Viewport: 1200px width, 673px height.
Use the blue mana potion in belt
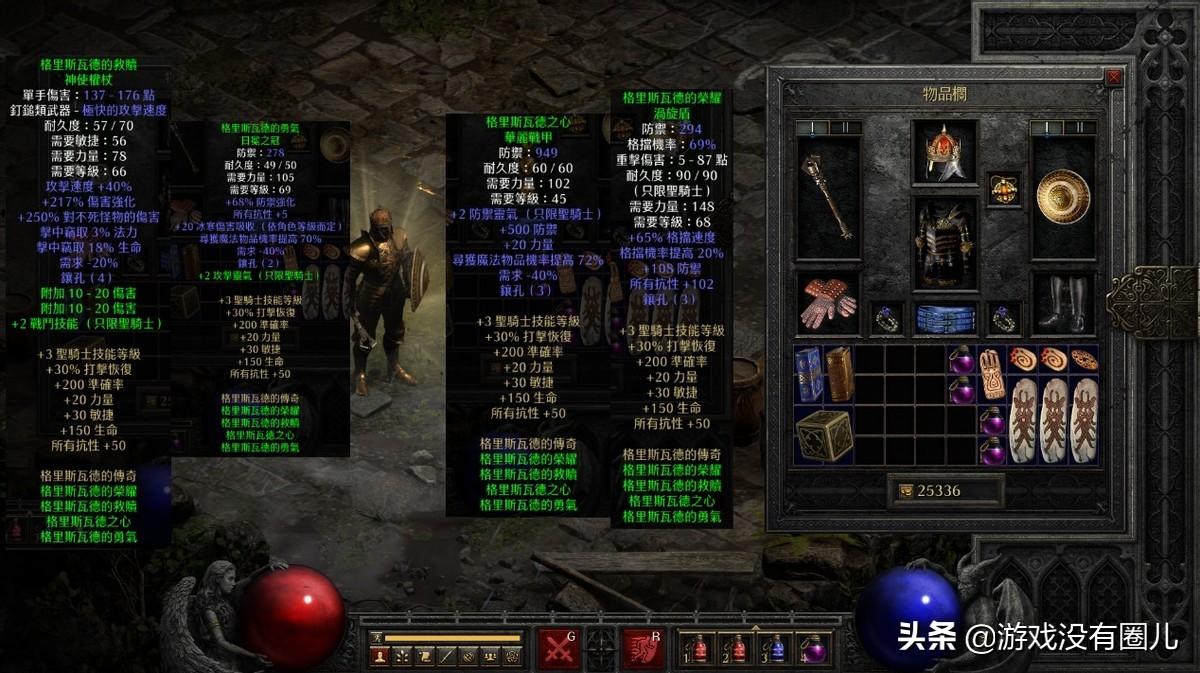click(777, 649)
